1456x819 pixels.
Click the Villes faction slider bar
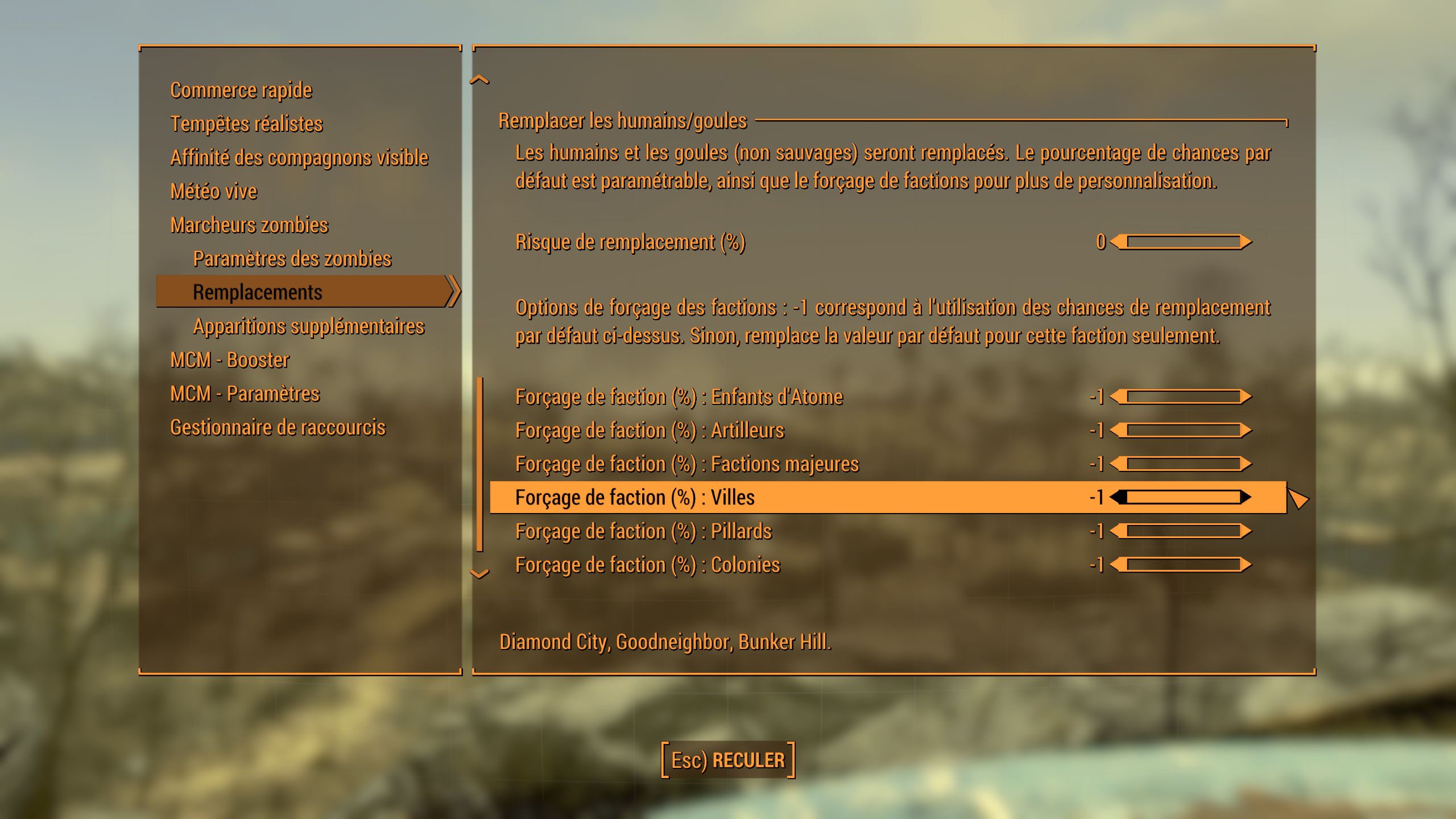tap(1183, 498)
